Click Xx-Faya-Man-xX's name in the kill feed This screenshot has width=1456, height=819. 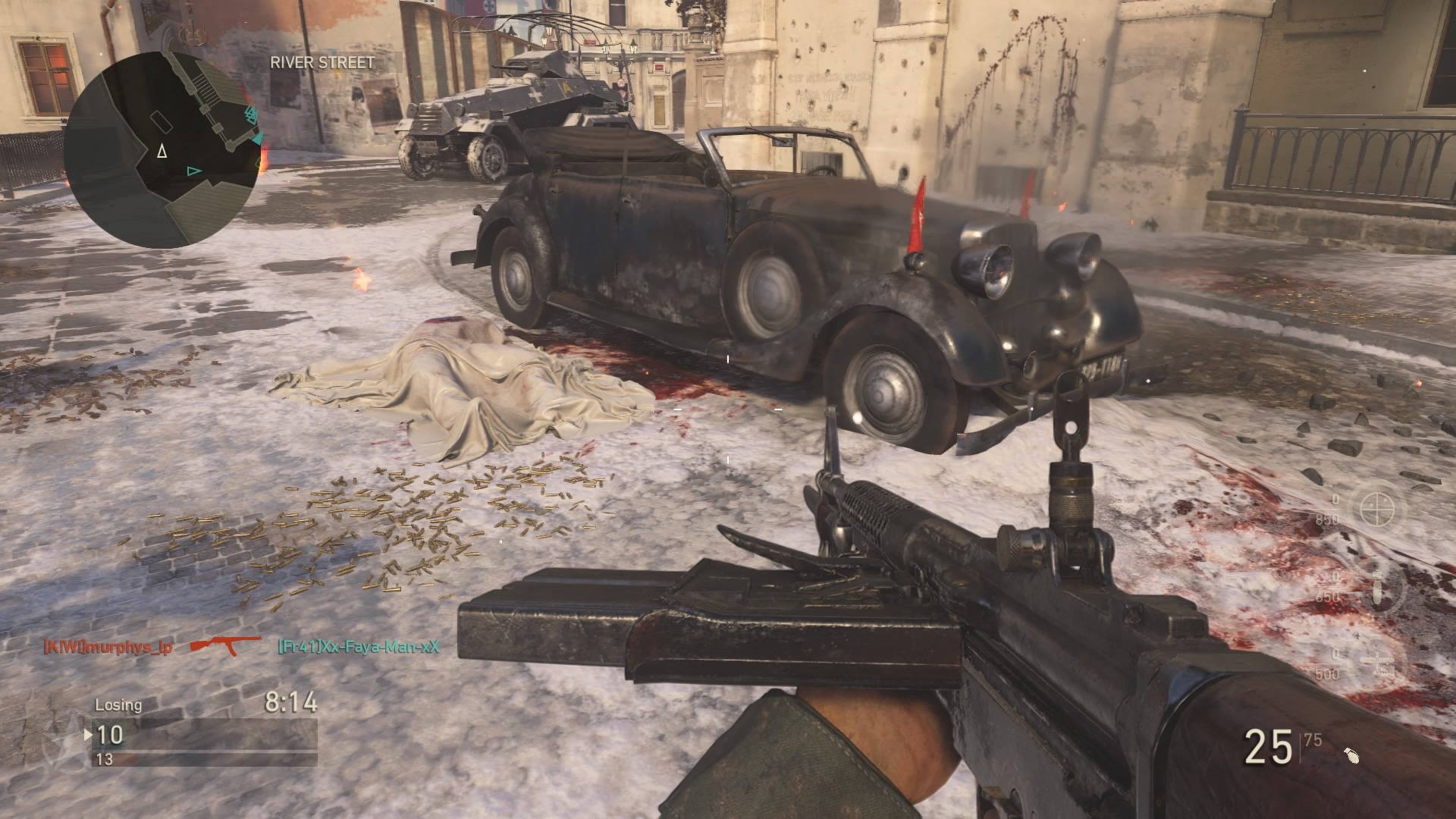coord(358,647)
